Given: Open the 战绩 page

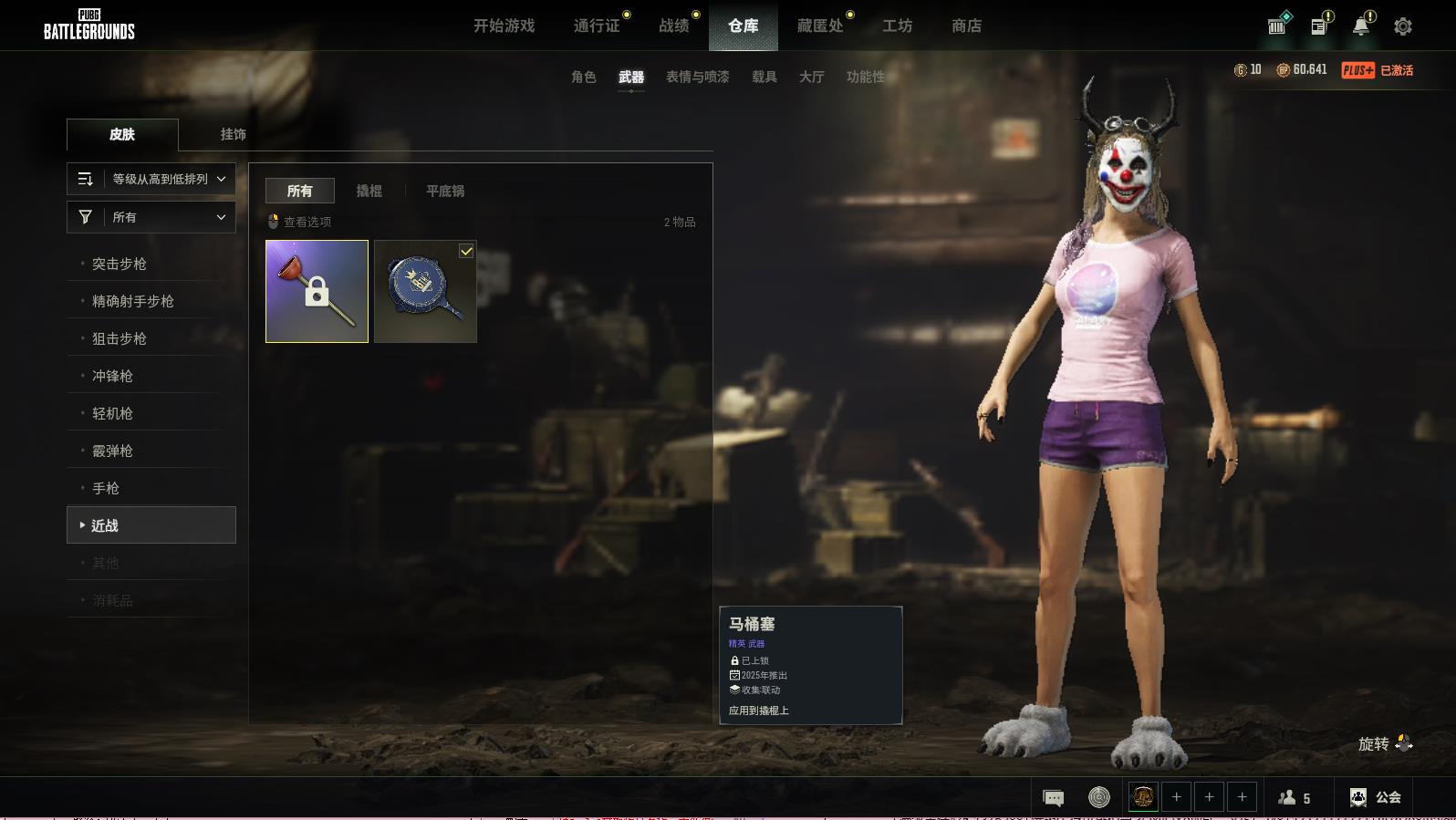Looking at the screenshot, I should click(674, 26).
